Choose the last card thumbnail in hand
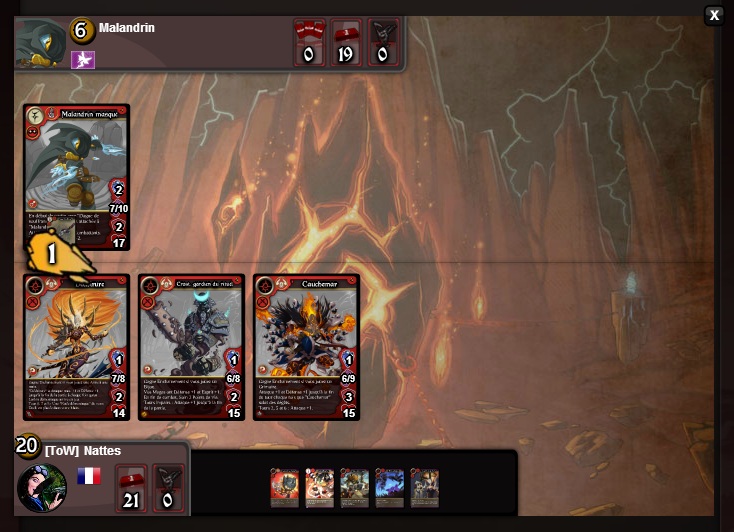The width and height of the screenshot is (734, 532). 424,487
